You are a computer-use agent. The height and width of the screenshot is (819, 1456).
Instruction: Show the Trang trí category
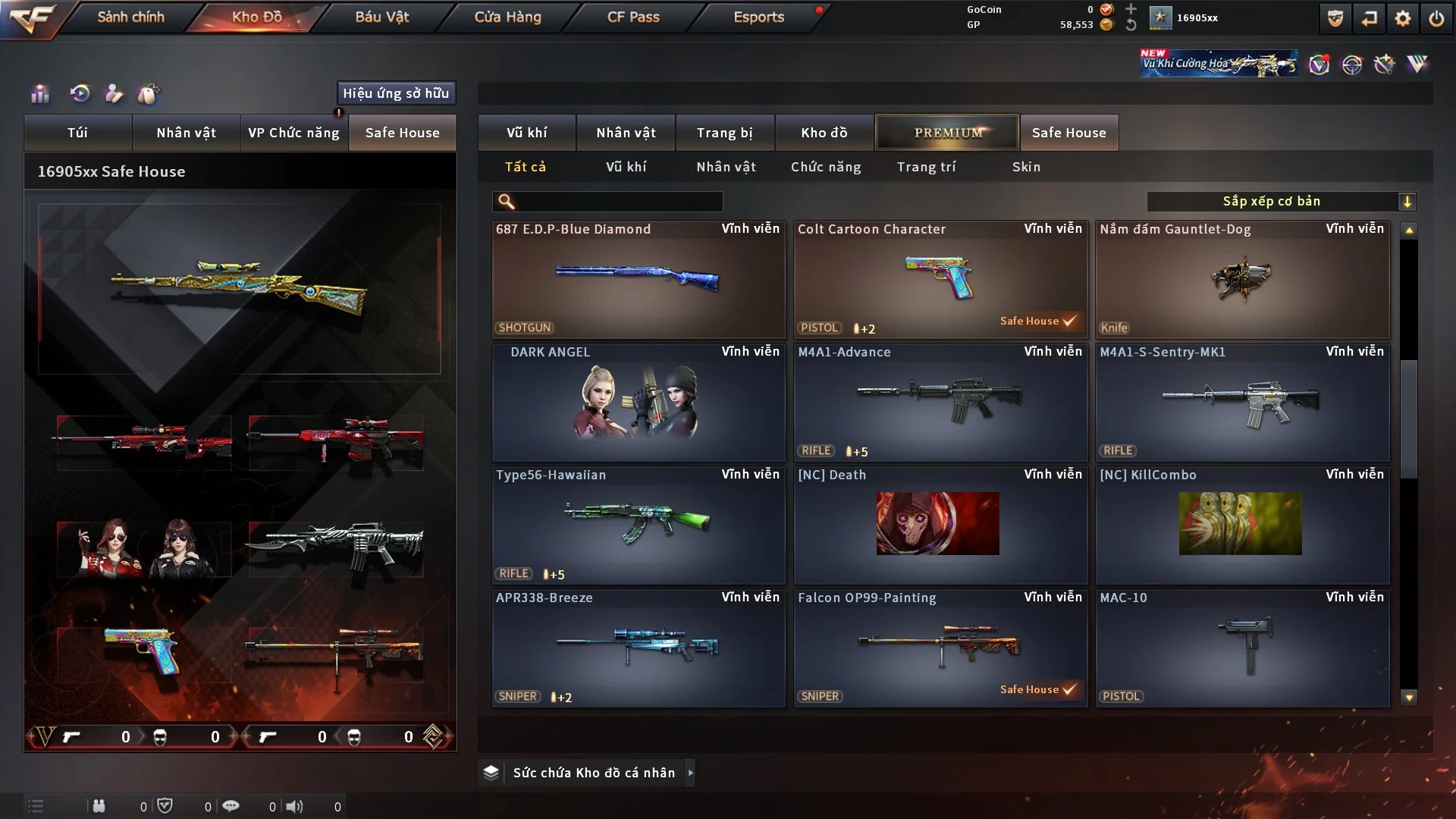(926, 167)
